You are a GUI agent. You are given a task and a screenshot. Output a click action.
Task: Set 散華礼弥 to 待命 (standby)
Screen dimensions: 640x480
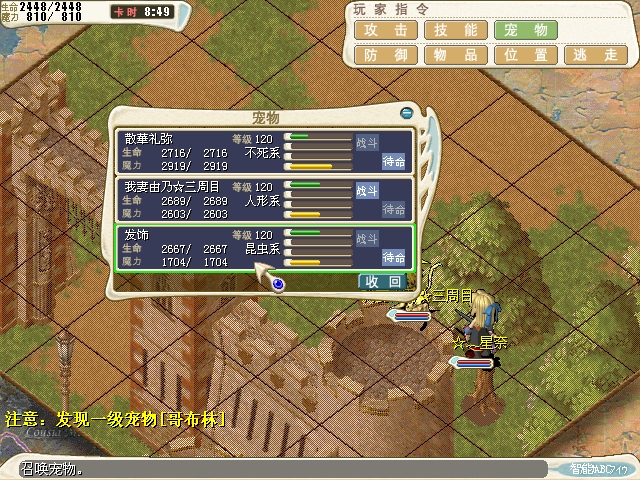point(394,161)
